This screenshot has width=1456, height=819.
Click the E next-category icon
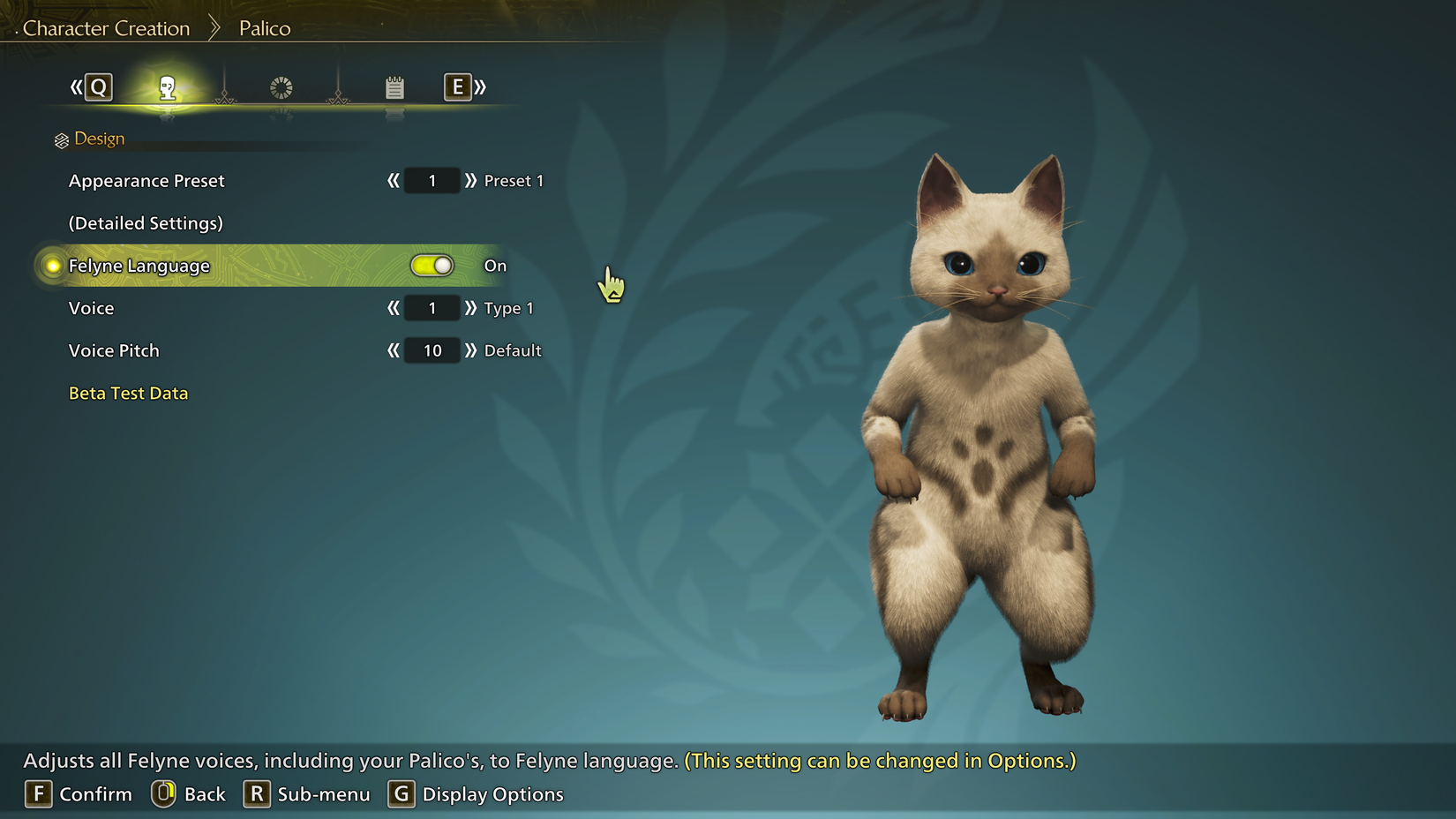[x=457, y=86]
